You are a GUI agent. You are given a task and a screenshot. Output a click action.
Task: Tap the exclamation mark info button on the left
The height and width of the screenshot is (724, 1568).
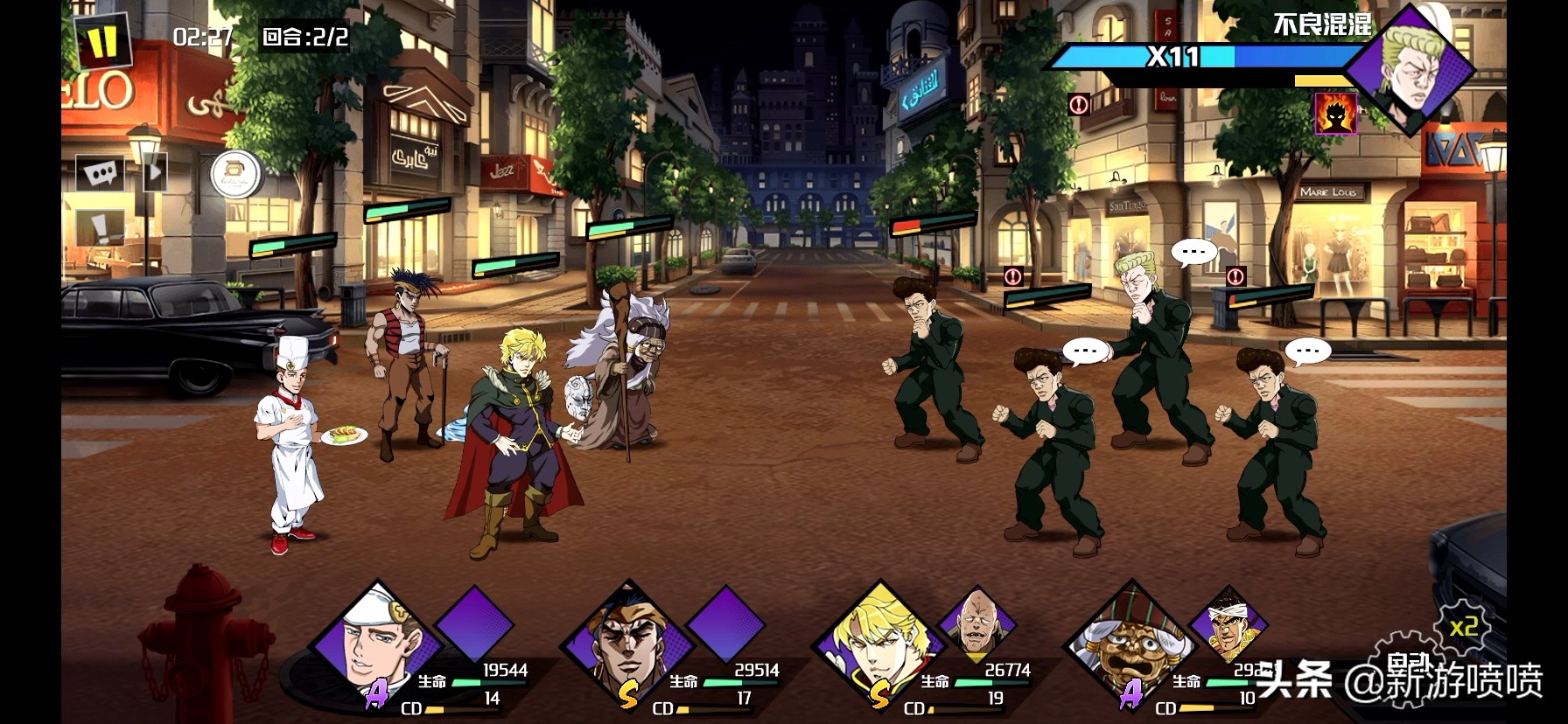[x=100, y=229]
